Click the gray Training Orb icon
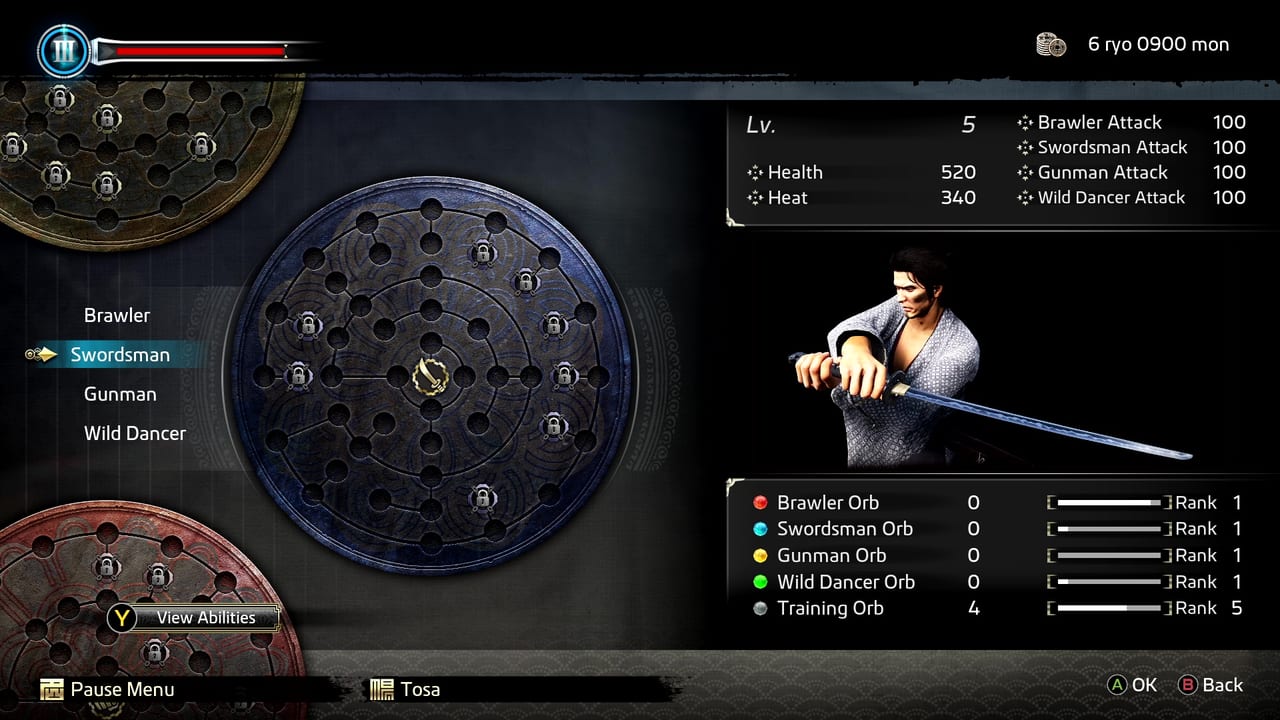 tap(761, 608)
